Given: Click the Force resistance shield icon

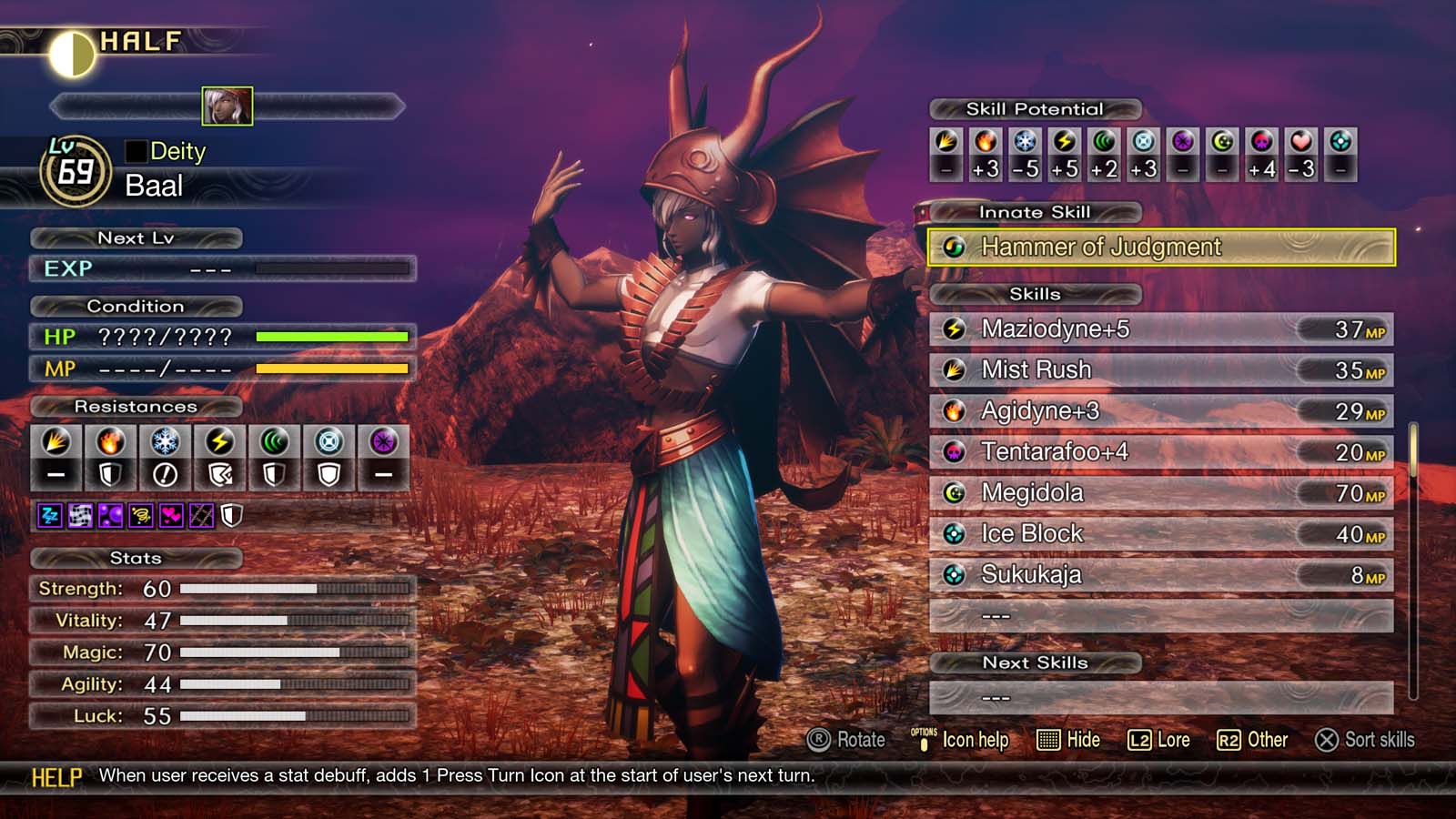Looking at the screenshot, I should click(x=274, y=474).
